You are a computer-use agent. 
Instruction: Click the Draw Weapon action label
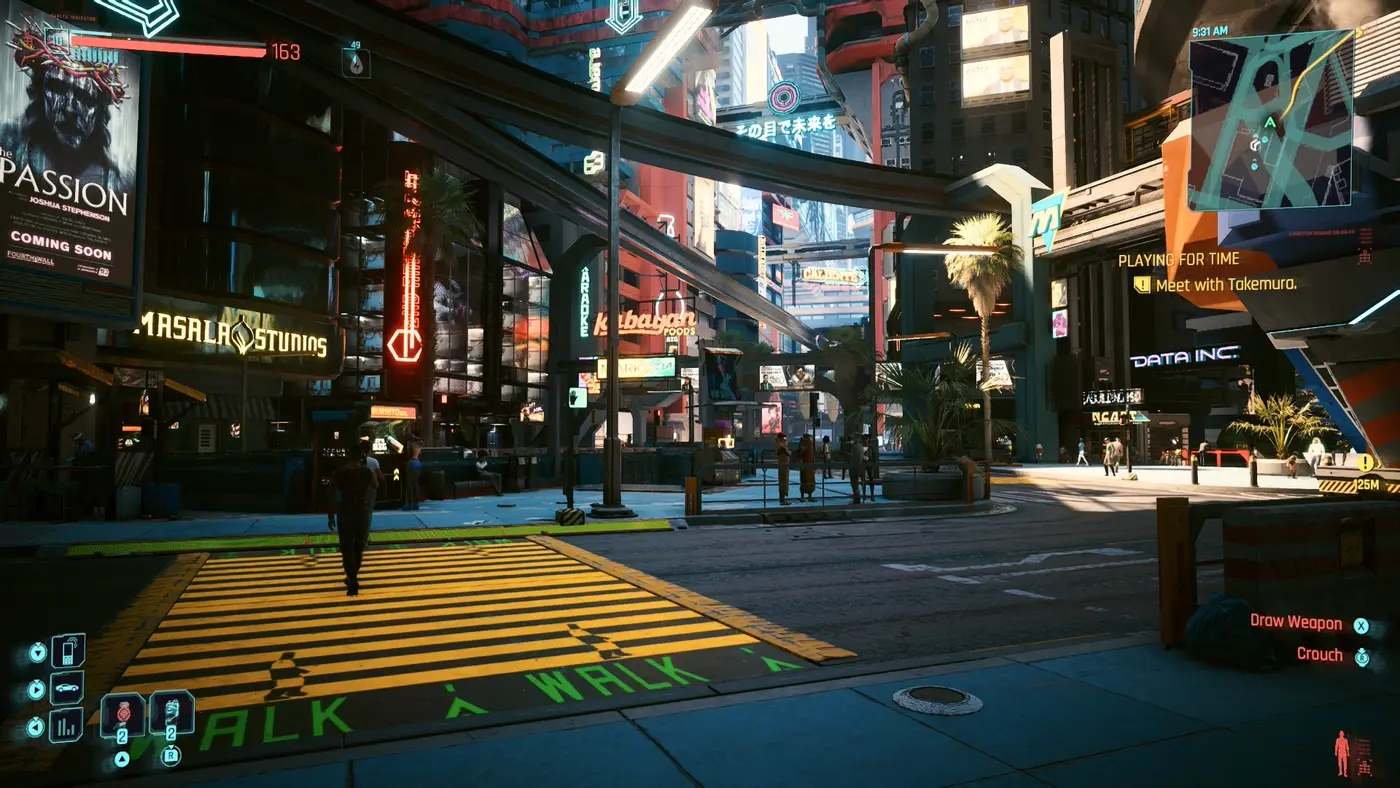click(1296, 622)
